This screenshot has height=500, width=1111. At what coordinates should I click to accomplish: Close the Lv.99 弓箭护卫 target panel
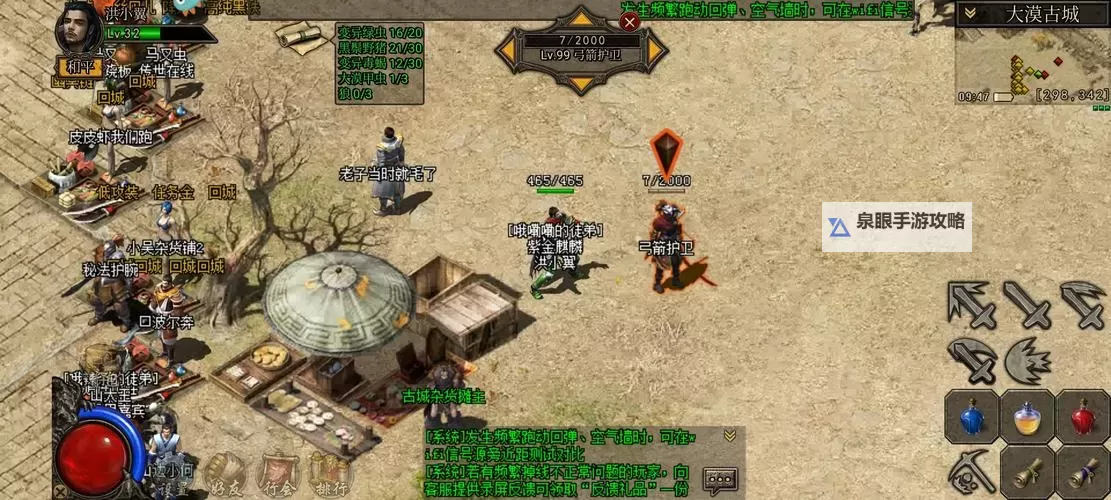pos(629,21)
